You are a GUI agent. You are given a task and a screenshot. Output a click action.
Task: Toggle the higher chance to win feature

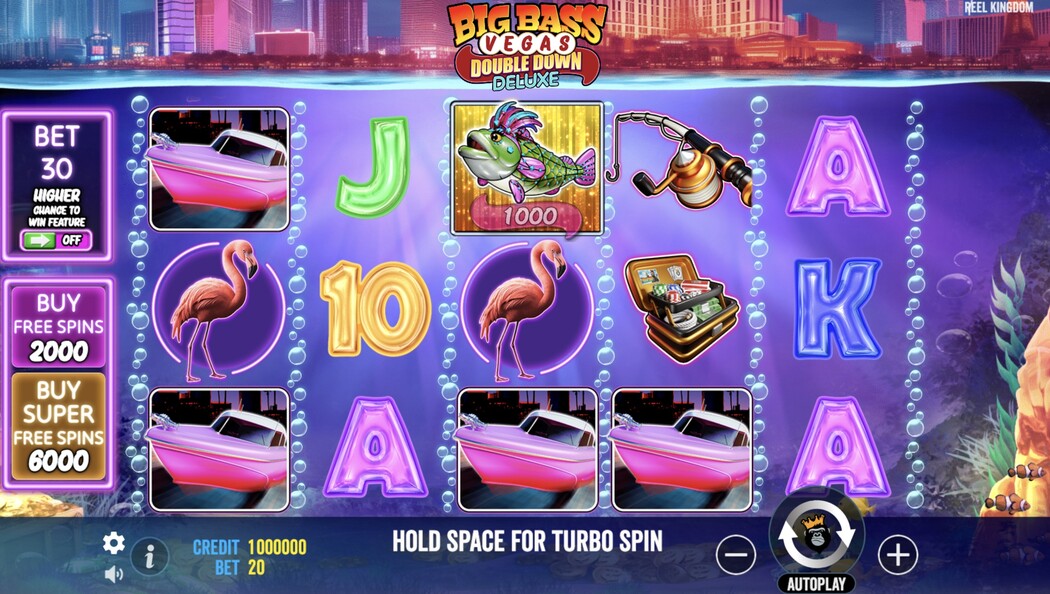[x=57, y=240]
